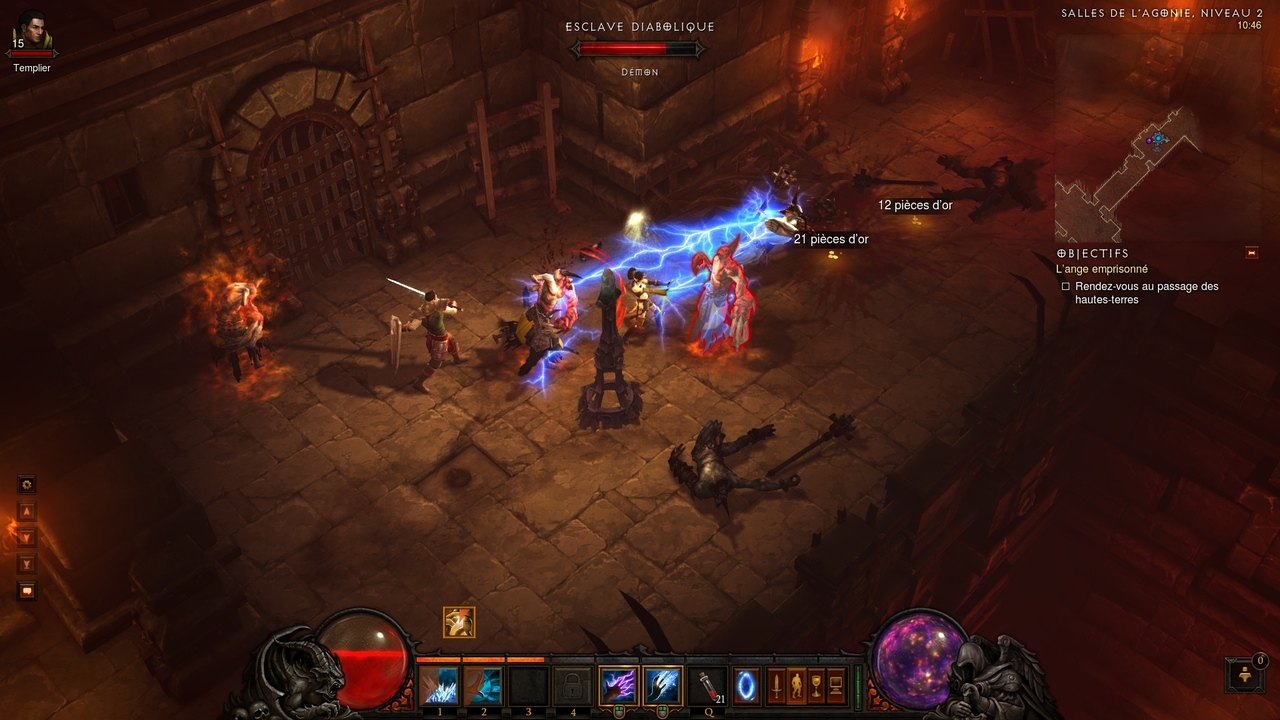1280x720 pixels.
Task: Select the L'ange emprisonné quest title
Action: pos(1102,269)
